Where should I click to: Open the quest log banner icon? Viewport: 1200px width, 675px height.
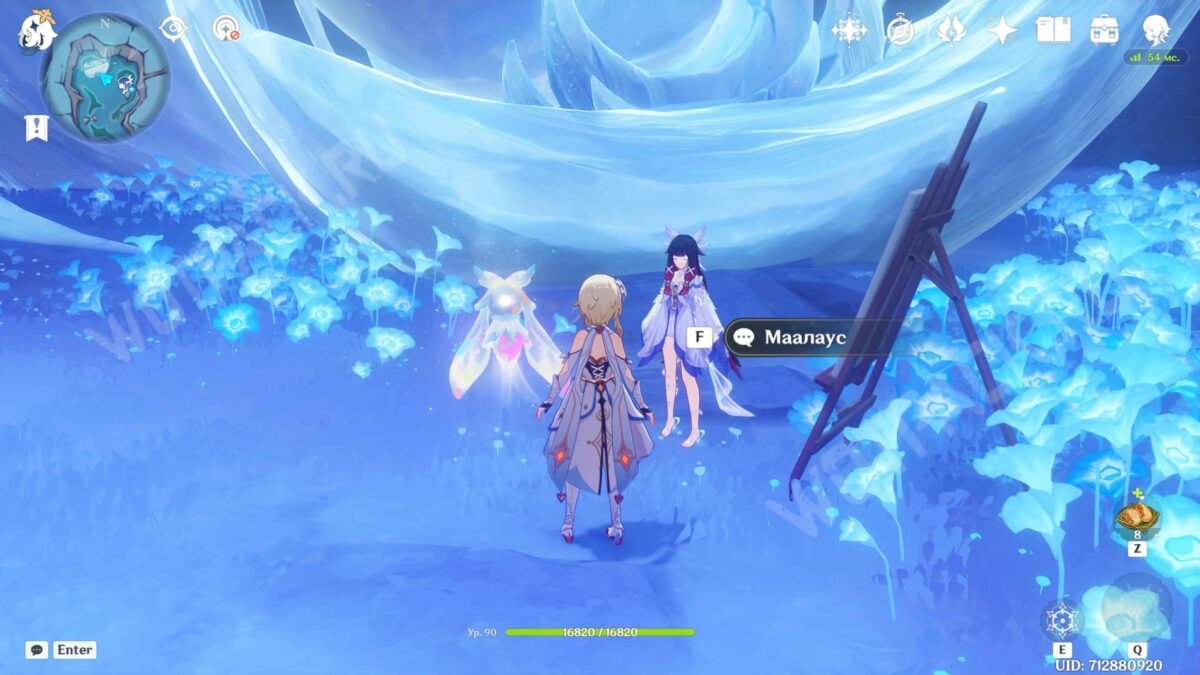pyautogui.click(x=37, y=127)
